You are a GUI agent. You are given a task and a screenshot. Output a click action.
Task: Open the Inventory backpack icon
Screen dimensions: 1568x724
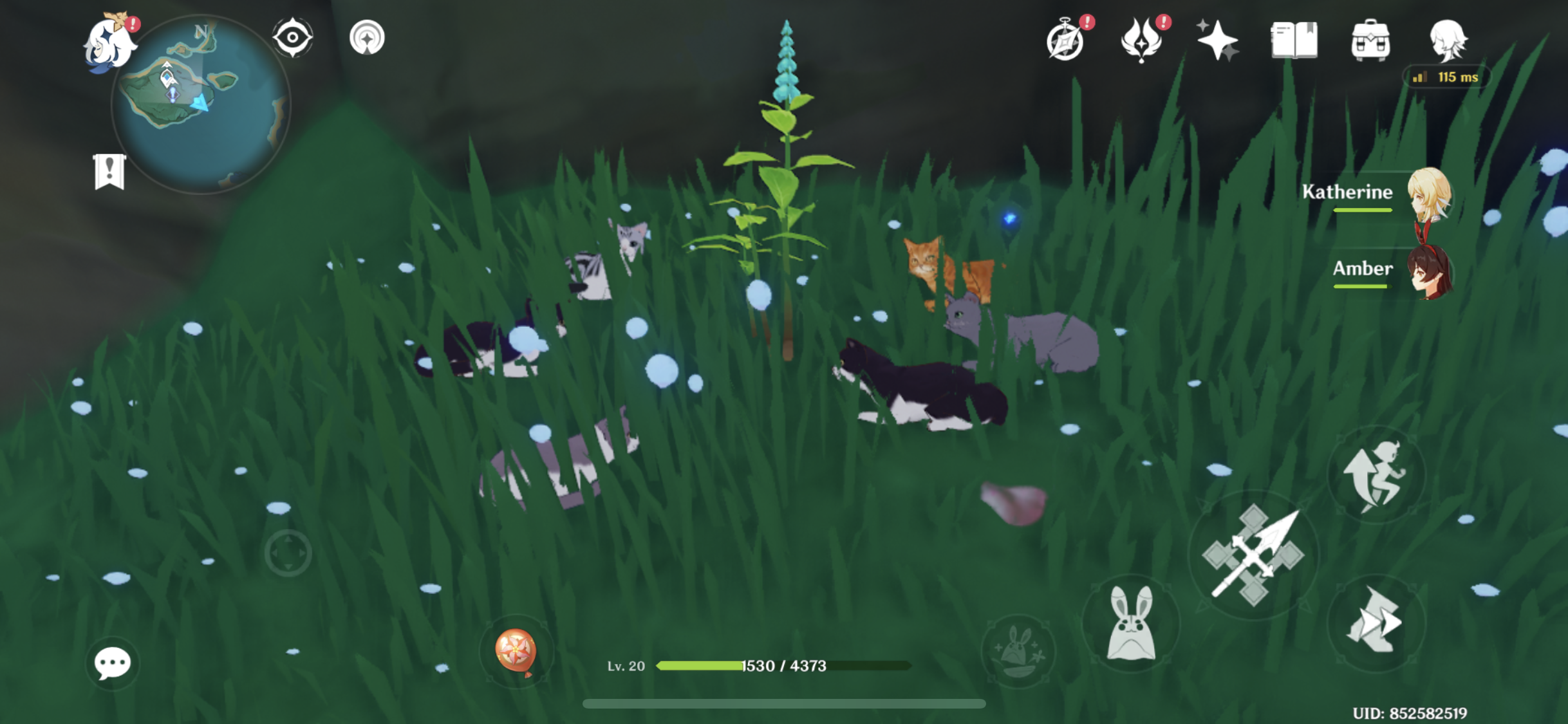[1372, 40]
